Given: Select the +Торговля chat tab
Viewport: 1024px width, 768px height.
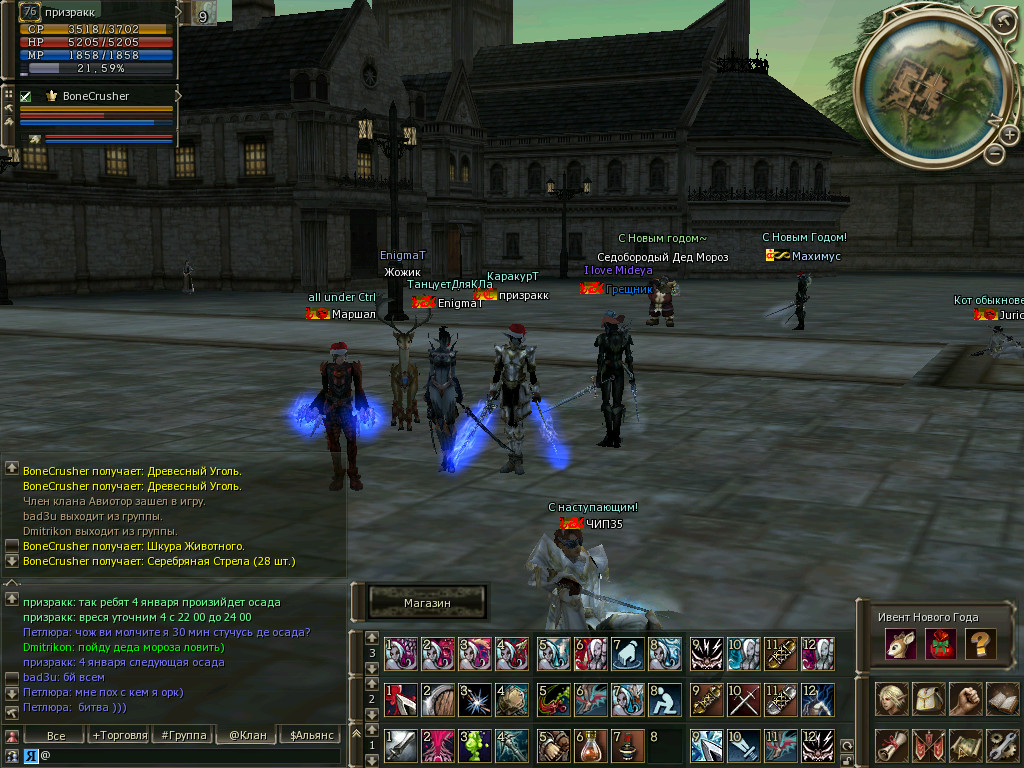Looking at the screenshot, I should click(119, 735).
